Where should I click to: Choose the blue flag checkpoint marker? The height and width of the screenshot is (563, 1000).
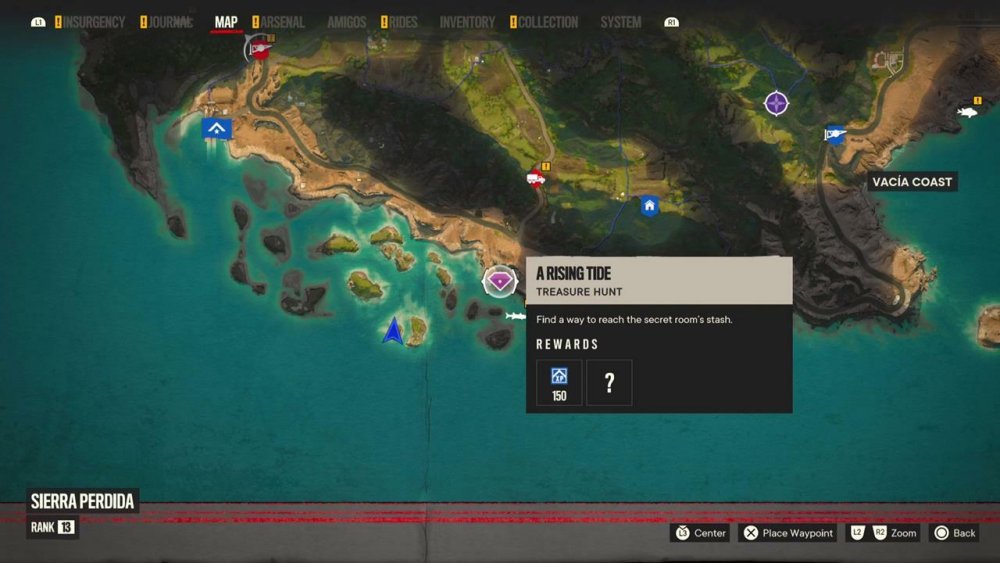tap(835, 135)
